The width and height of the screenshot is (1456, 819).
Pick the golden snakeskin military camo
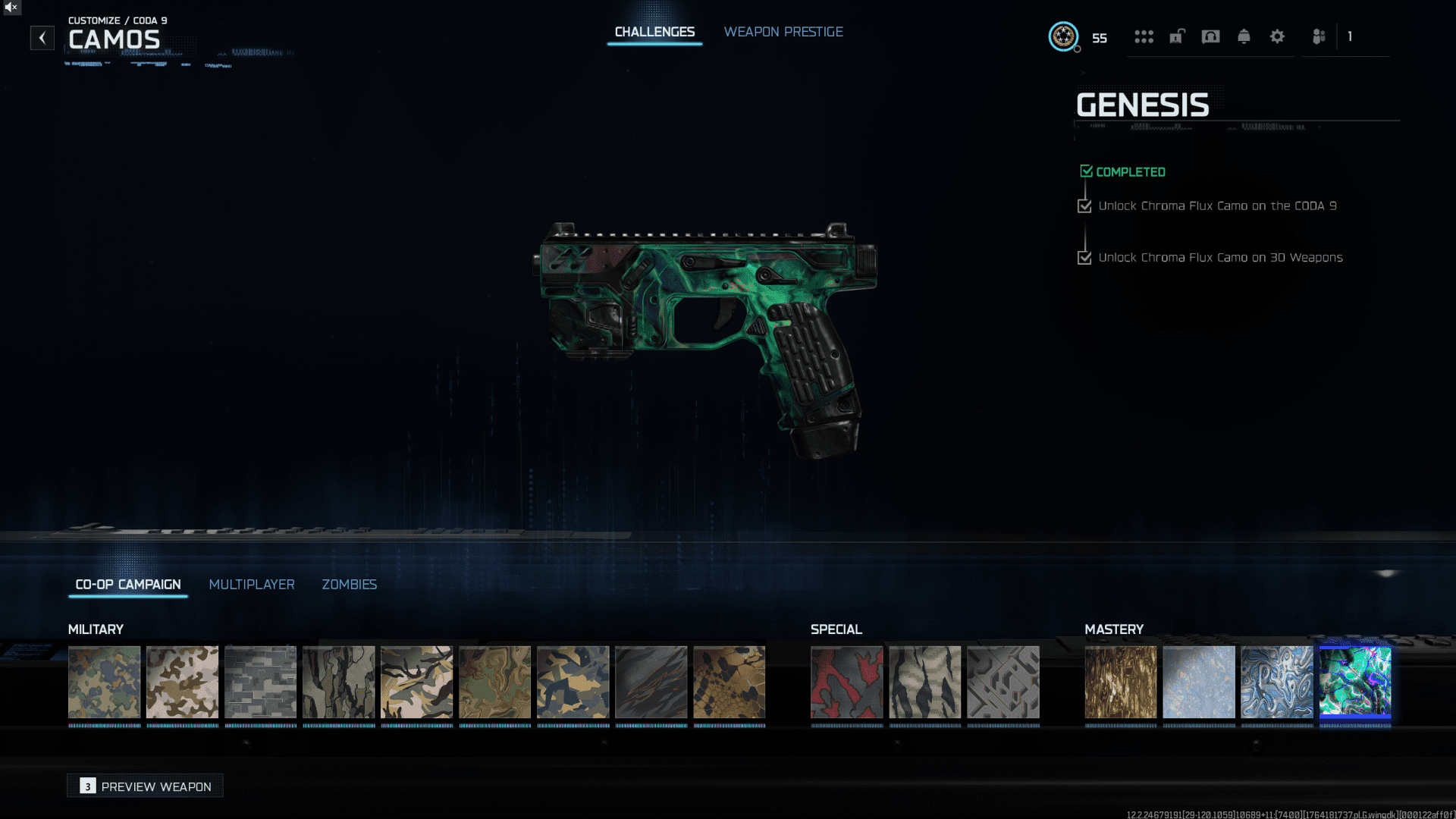pos(729,682)
